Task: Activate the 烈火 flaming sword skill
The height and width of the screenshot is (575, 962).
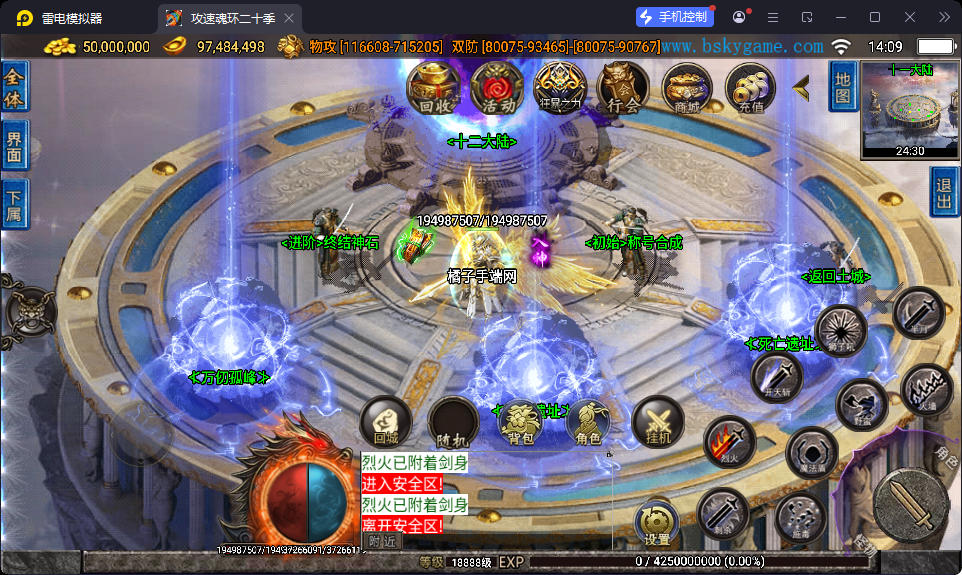Action: click(x=728, y=442)
